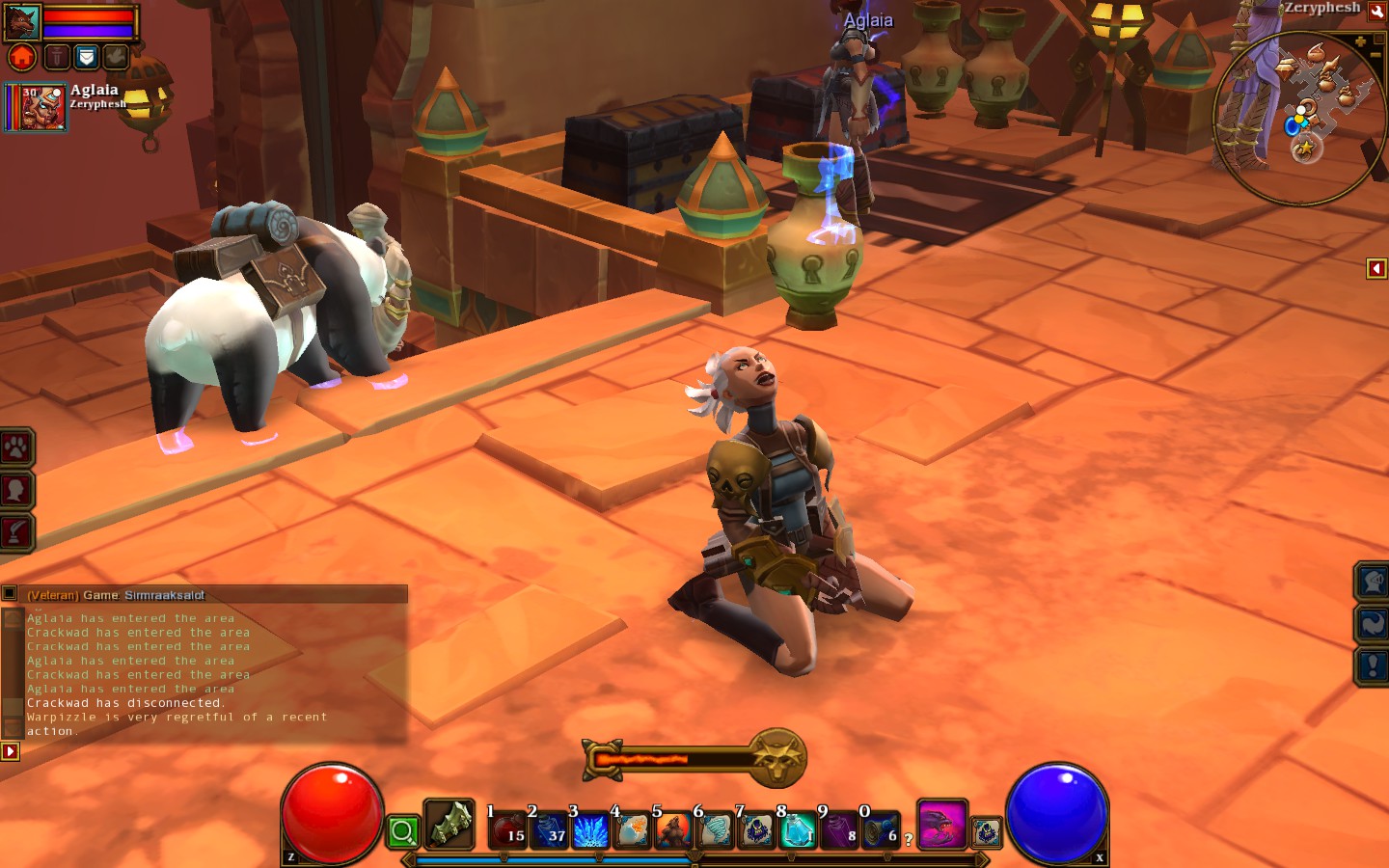Open the blue exclamation mark quest button

tap(1373, 665)
